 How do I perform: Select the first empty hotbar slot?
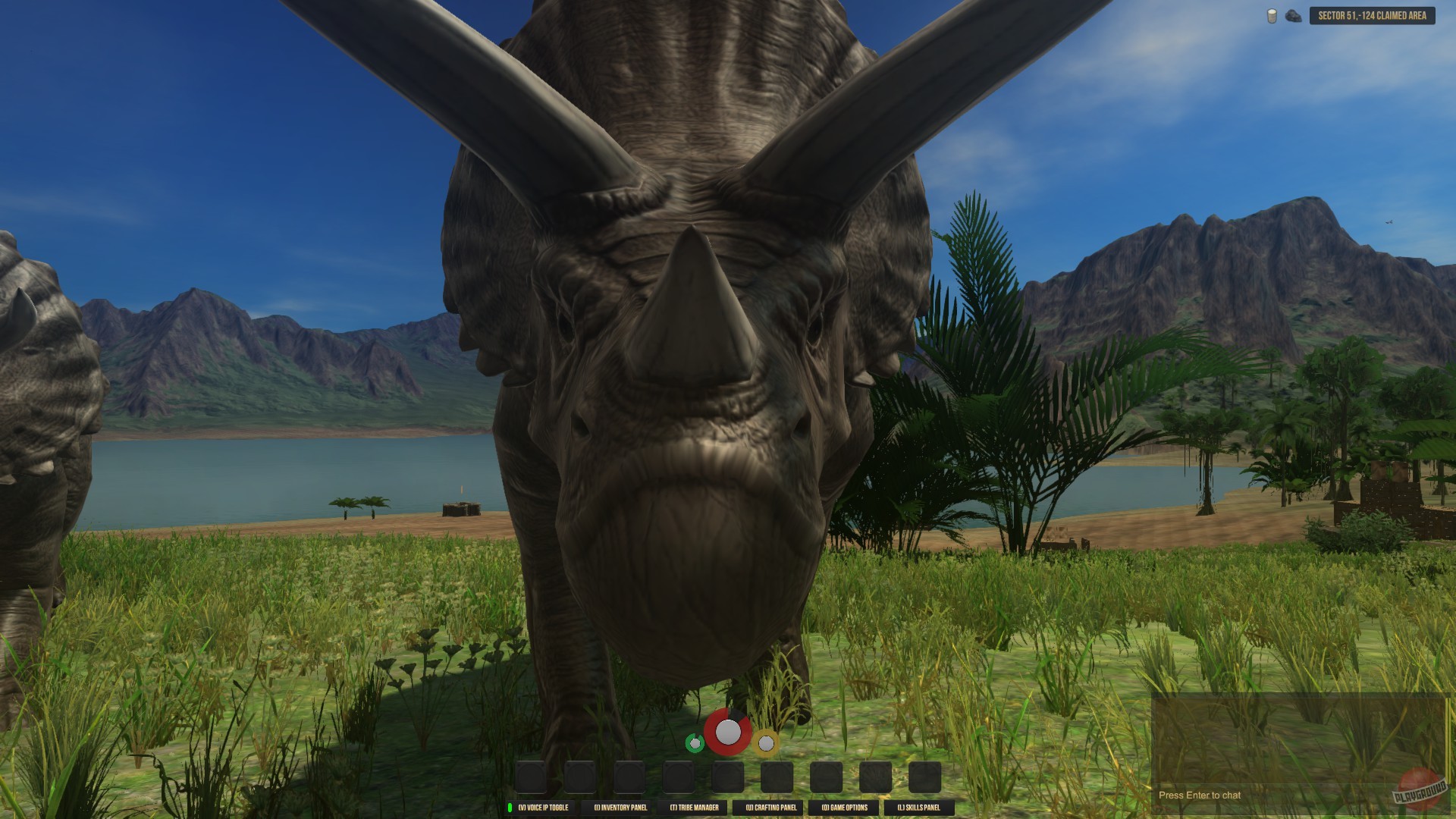coord(530,777)
